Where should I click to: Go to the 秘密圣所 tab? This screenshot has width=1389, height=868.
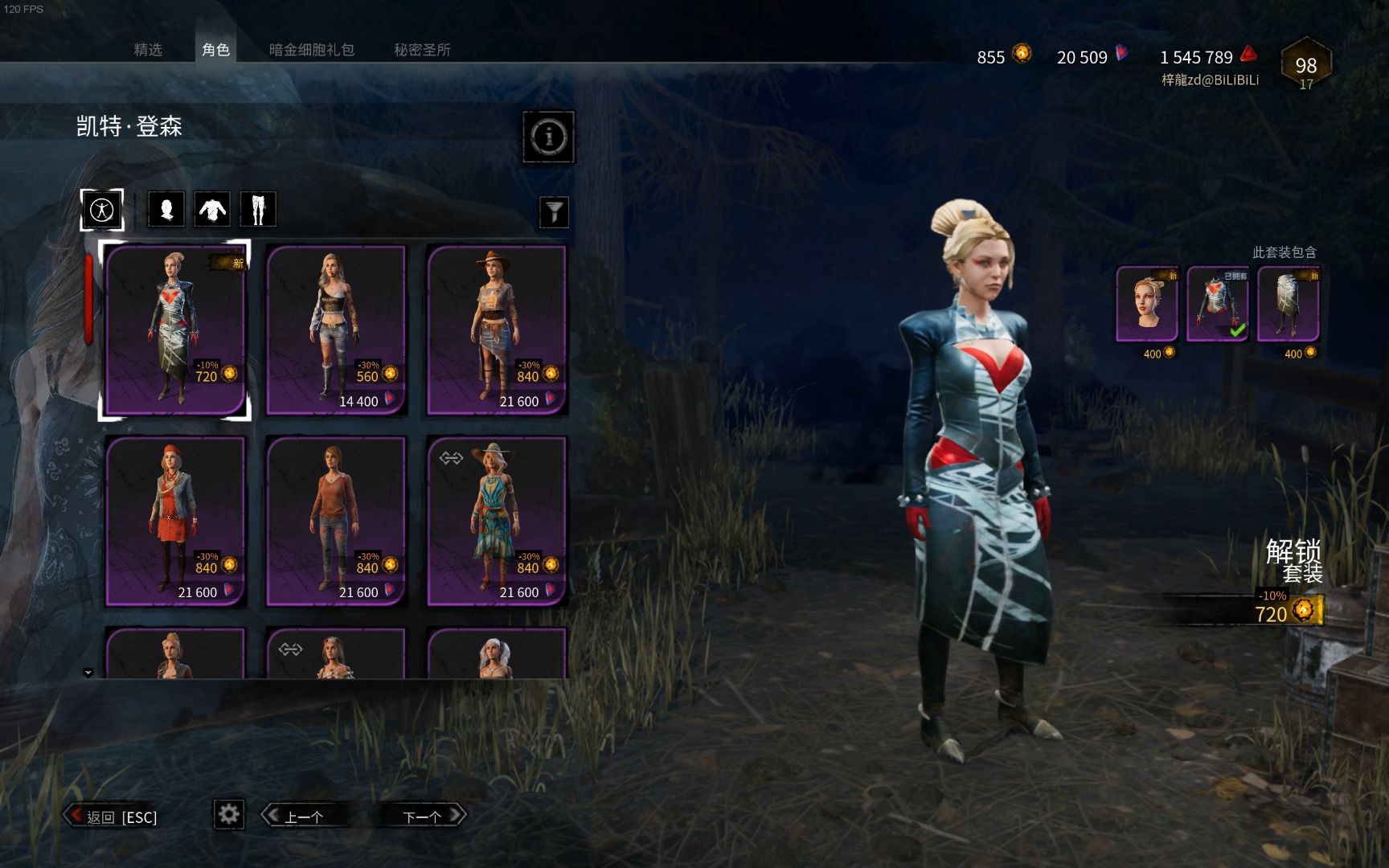pos(422,50)
